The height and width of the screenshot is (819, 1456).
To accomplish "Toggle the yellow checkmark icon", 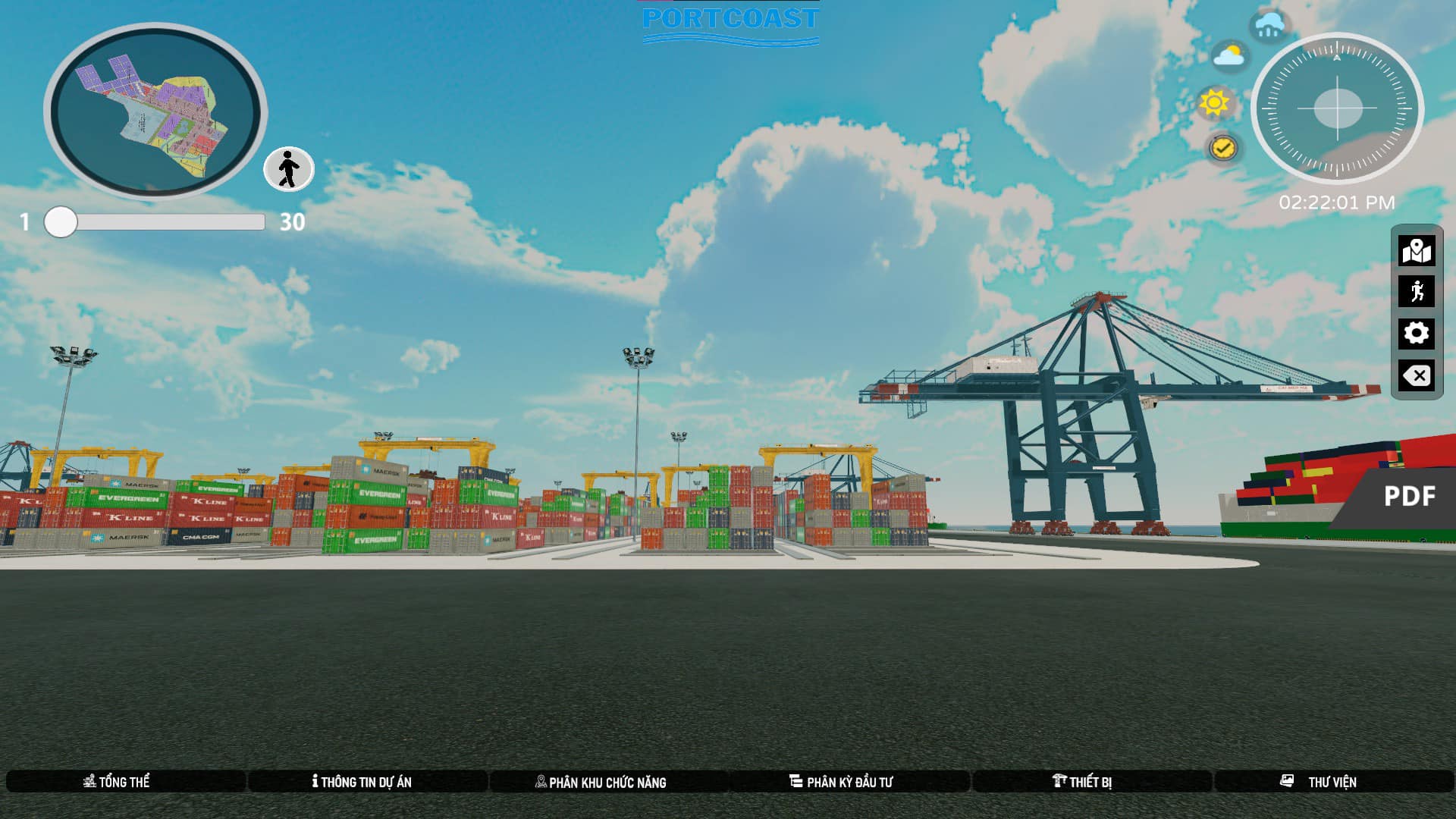I will tap(1222, 148).
